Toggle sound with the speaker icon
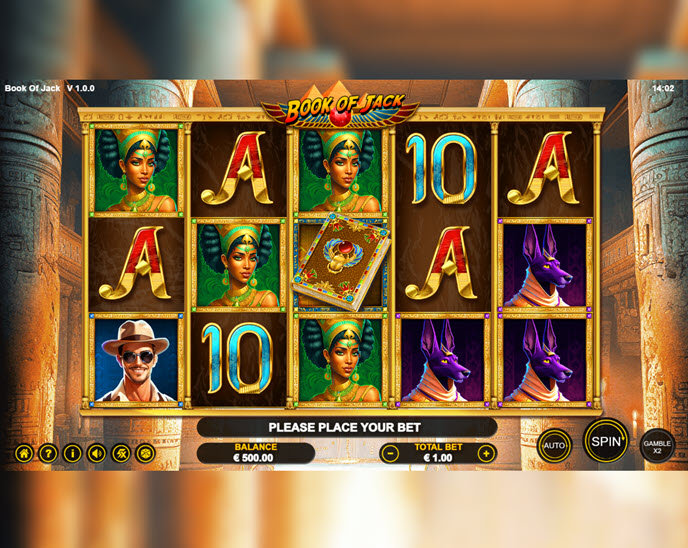Screen dimensions: 688x548 coord(96,453)
